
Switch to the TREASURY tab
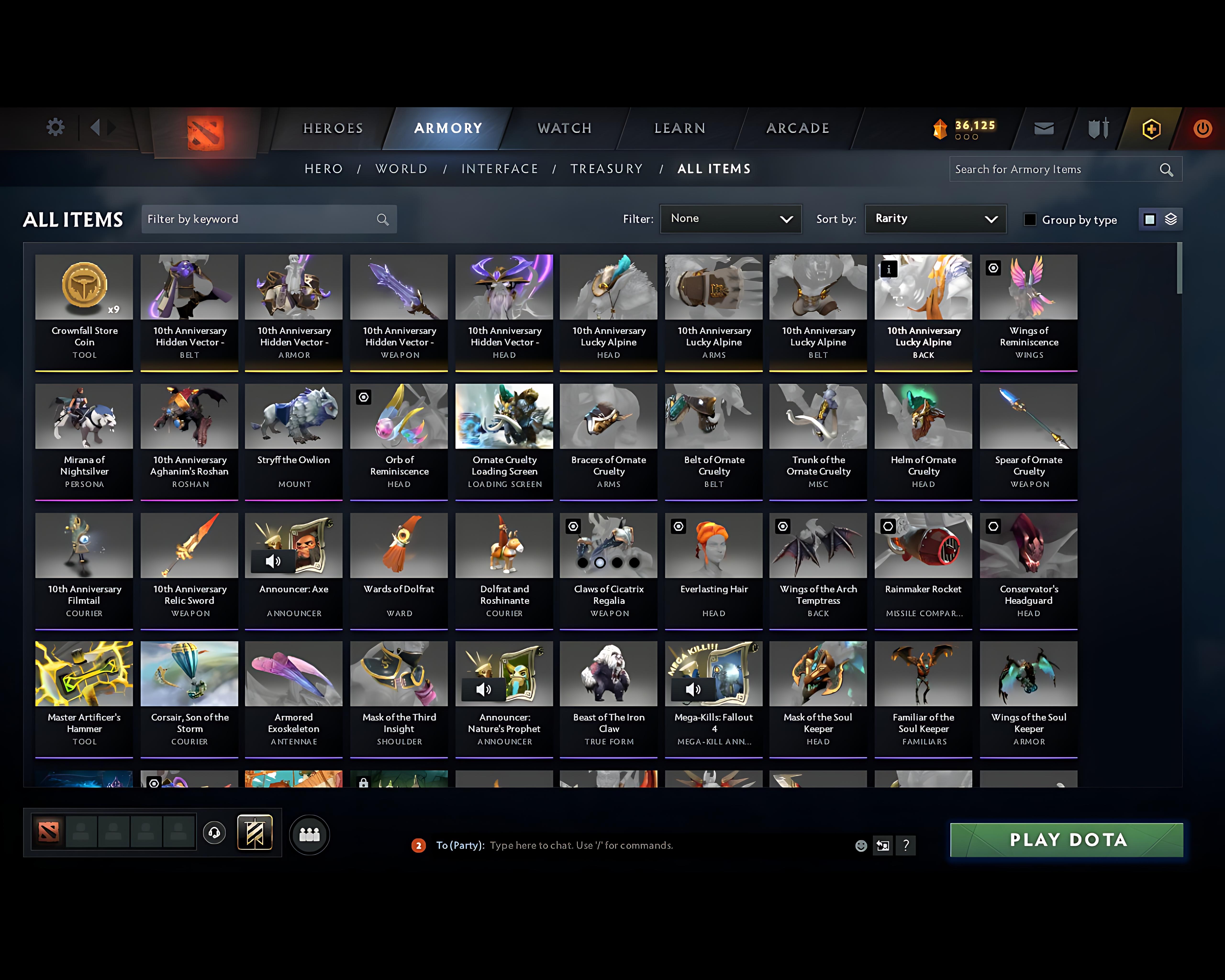[607, 169]
